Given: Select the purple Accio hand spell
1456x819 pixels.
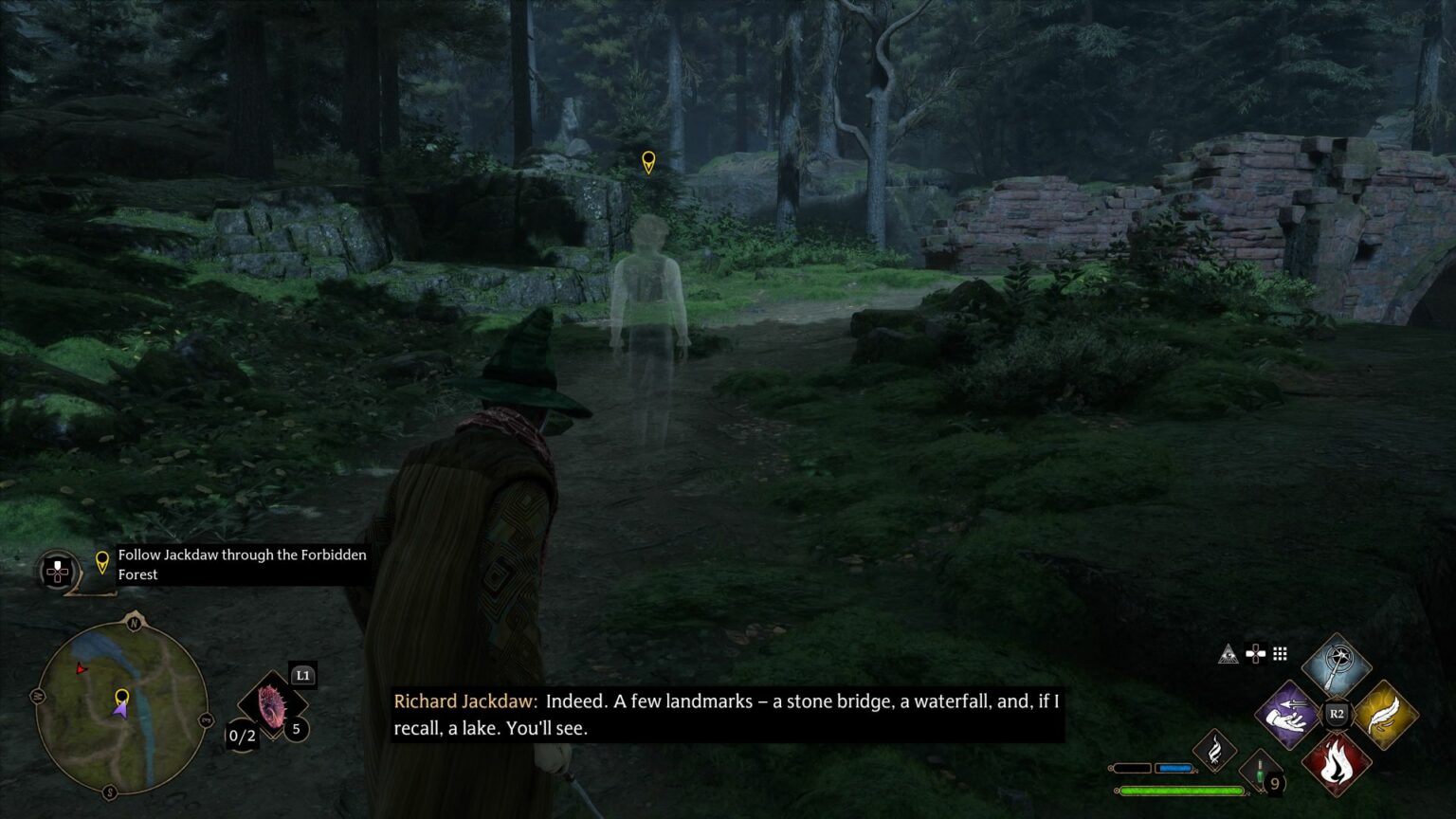Looking at the screenshot, I should [x=1288, y=715].
